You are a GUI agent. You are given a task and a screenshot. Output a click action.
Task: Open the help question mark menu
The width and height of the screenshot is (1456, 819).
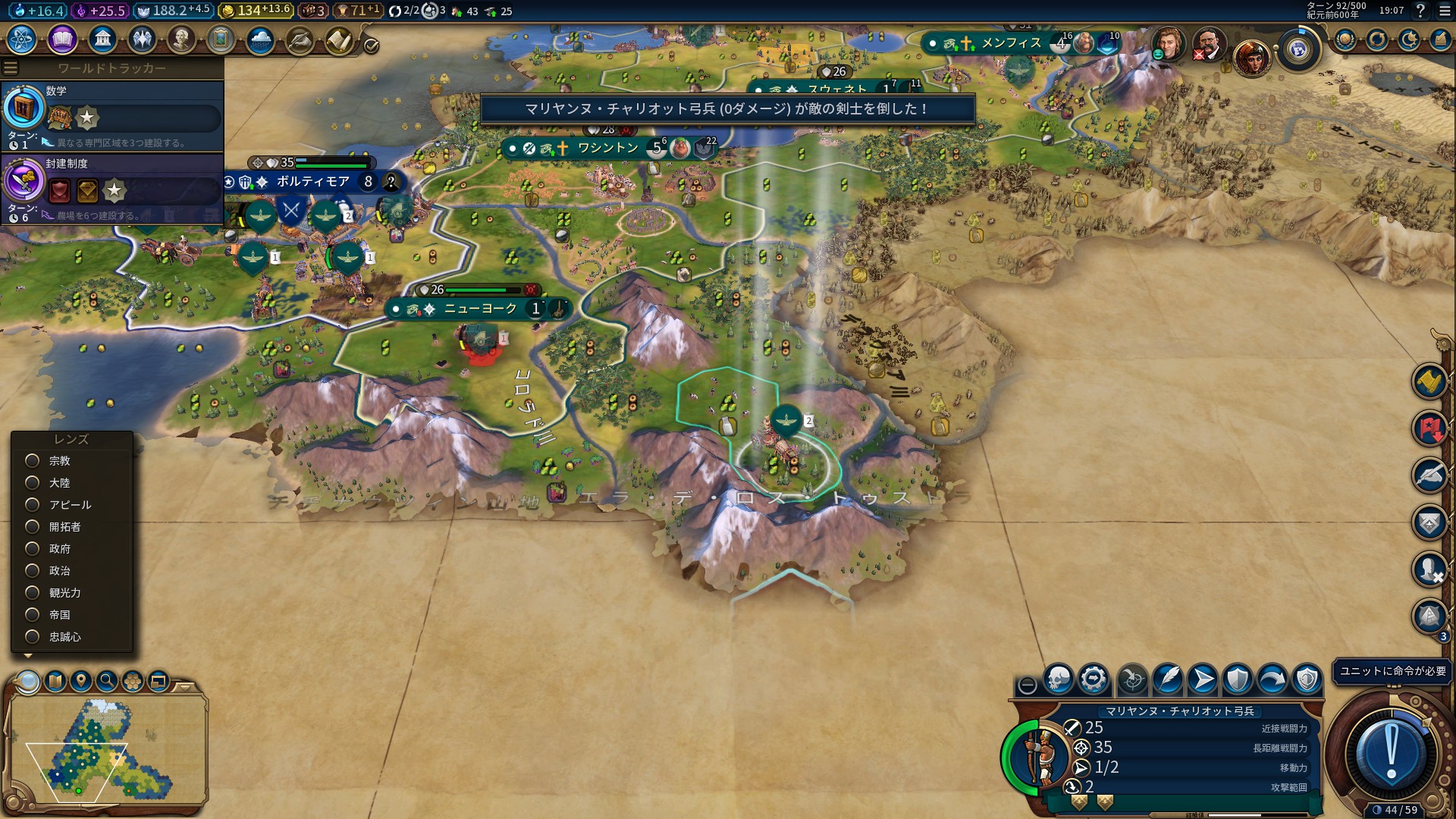click(x=1421, y=11)
